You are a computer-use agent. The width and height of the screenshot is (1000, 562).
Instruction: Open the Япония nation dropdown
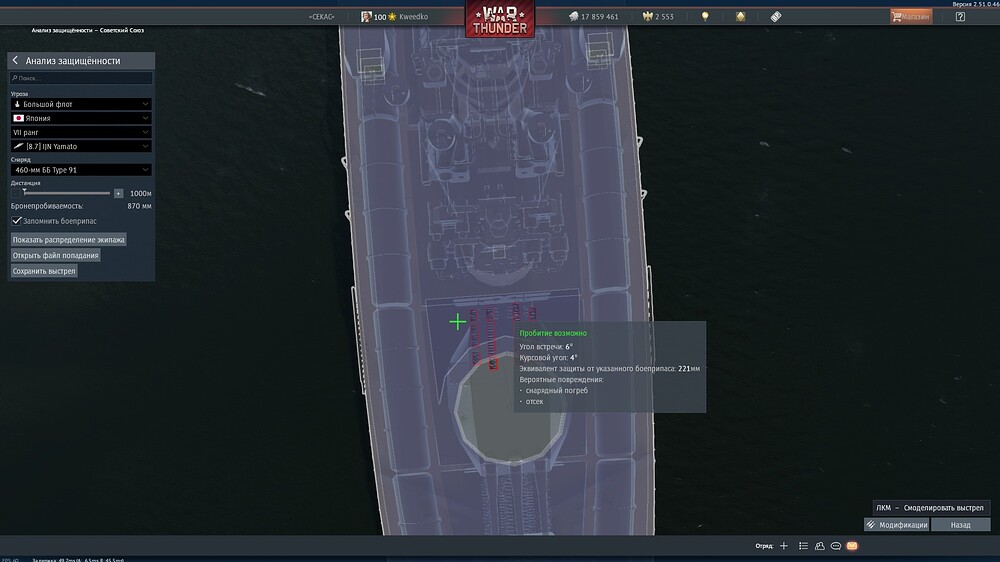pos(81,118)
